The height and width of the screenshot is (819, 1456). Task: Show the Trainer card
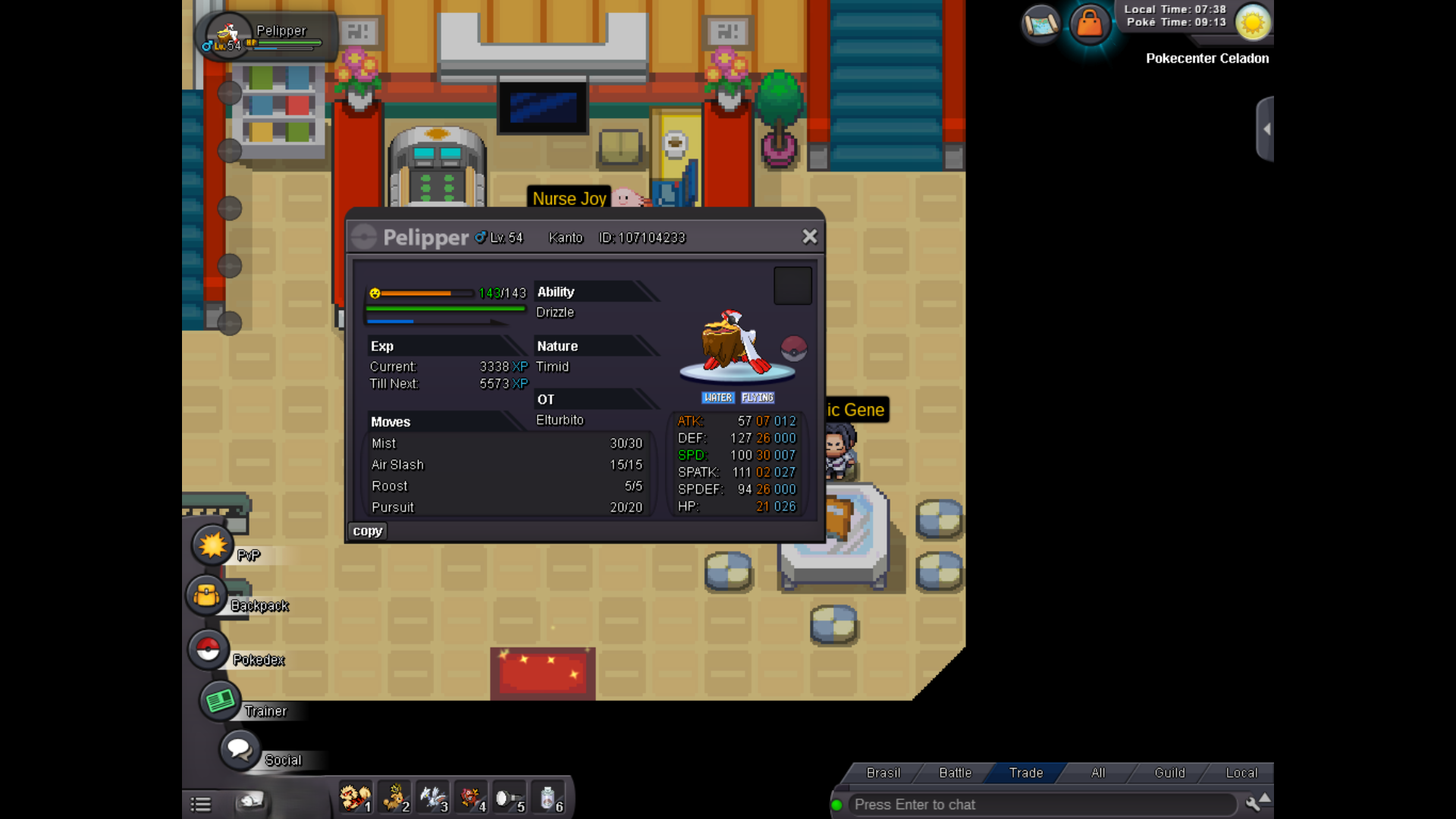[220, 701]
